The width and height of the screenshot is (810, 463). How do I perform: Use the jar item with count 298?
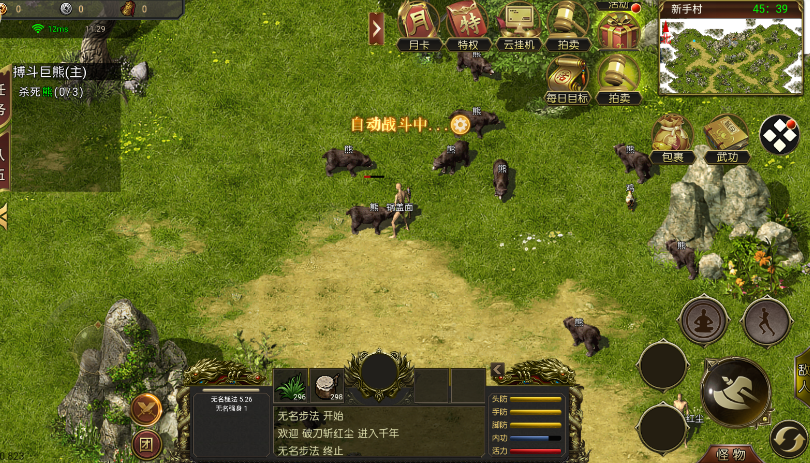[327, 385]
